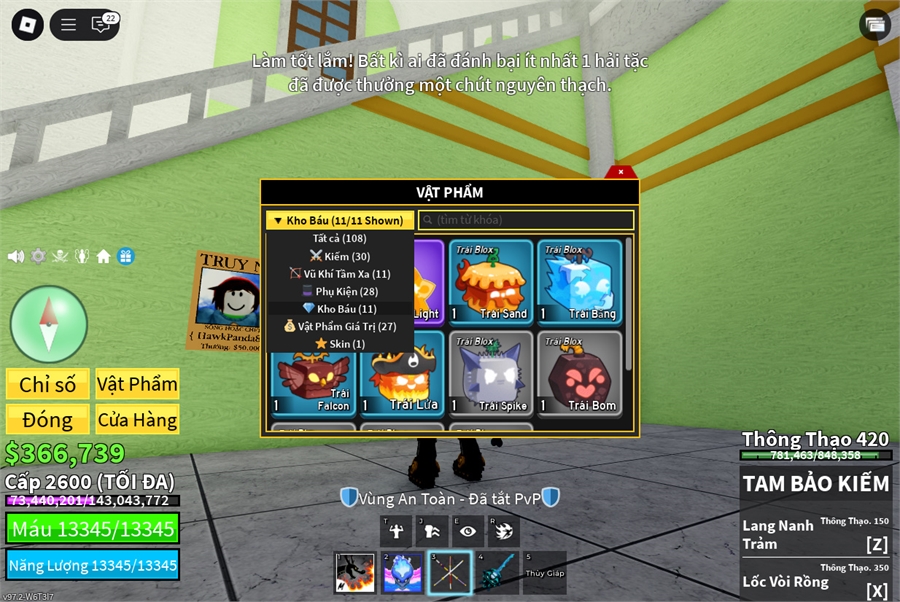Image resolution: width=900 pixels, height=602 pixels.
Task: Select the Tất cả (108) filter option
Action: click(340, 238)
